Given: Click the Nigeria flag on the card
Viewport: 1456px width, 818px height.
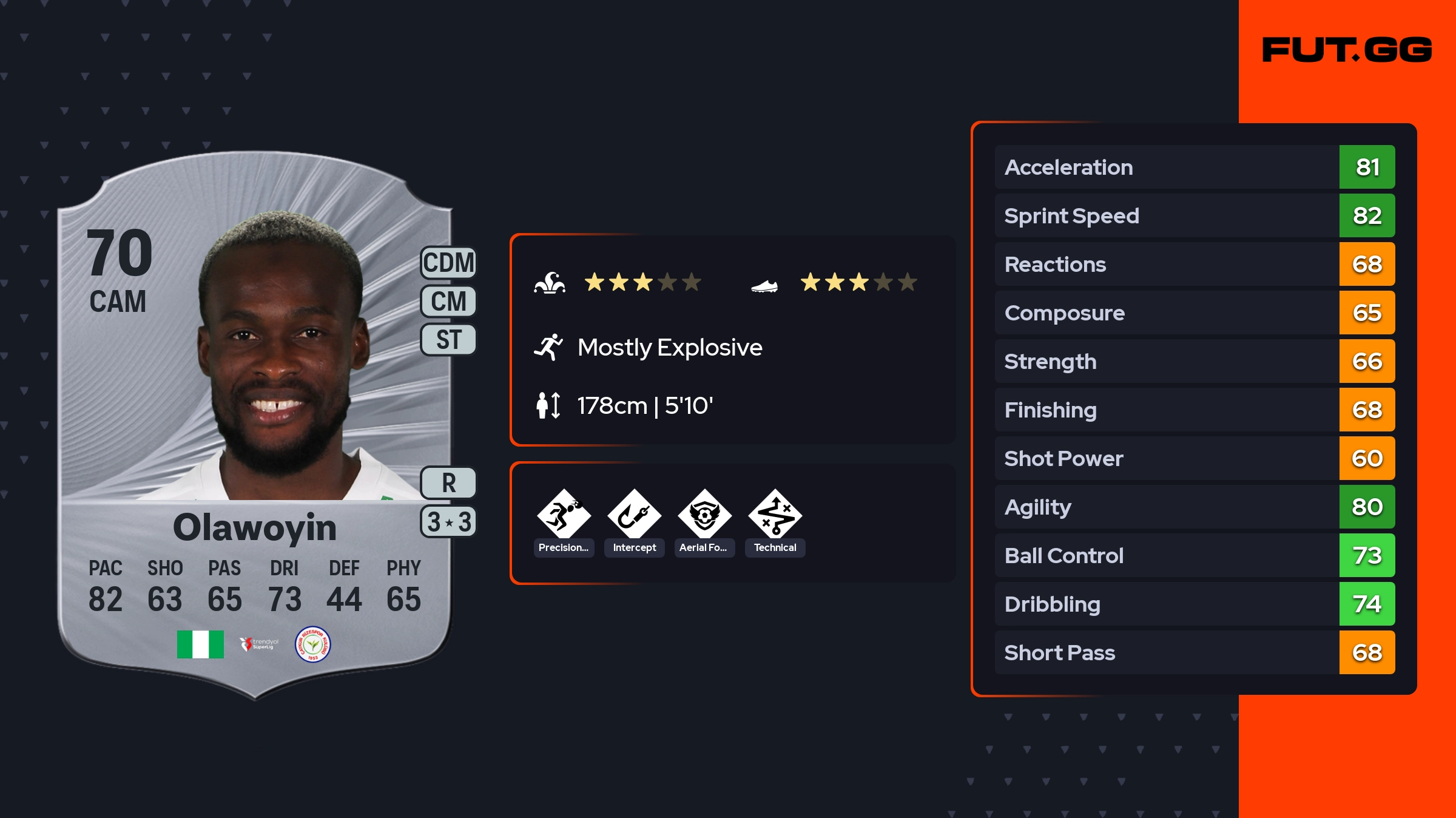Looking at the screenshot, I should (200, 644).
